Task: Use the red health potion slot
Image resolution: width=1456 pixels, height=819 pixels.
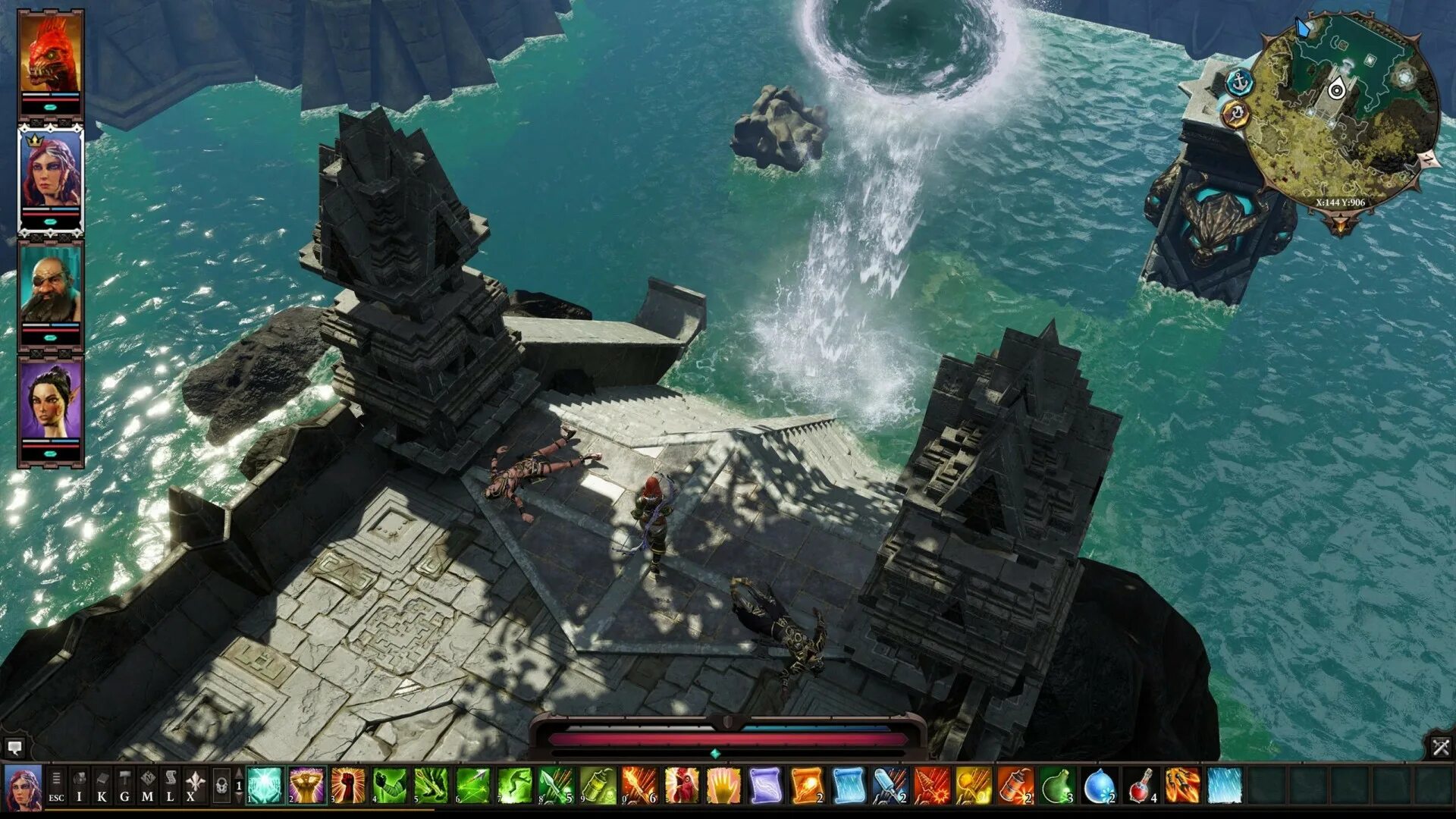Action: [x=1141, y=786]
